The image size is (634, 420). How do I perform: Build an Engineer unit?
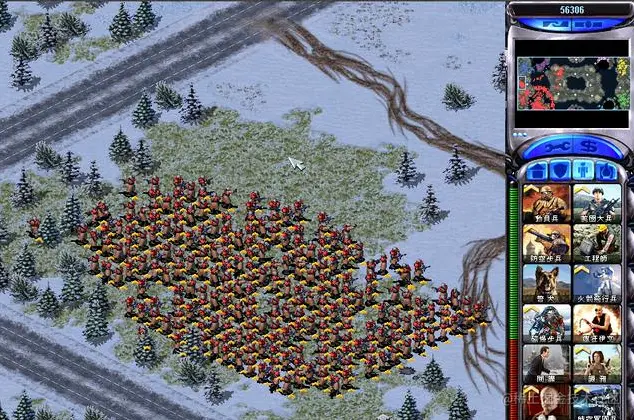(595, 242)
